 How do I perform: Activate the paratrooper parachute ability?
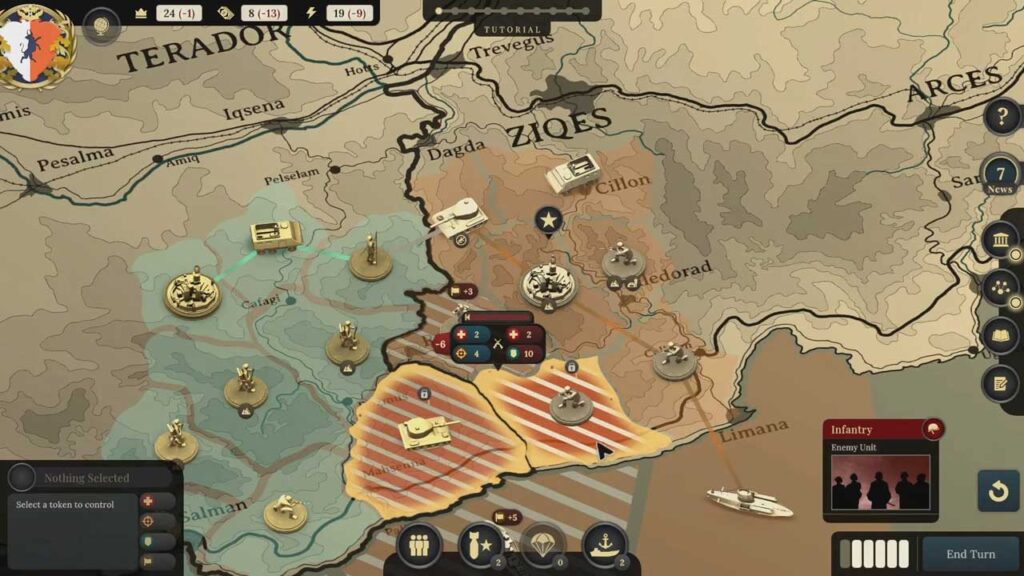(542, 544)
